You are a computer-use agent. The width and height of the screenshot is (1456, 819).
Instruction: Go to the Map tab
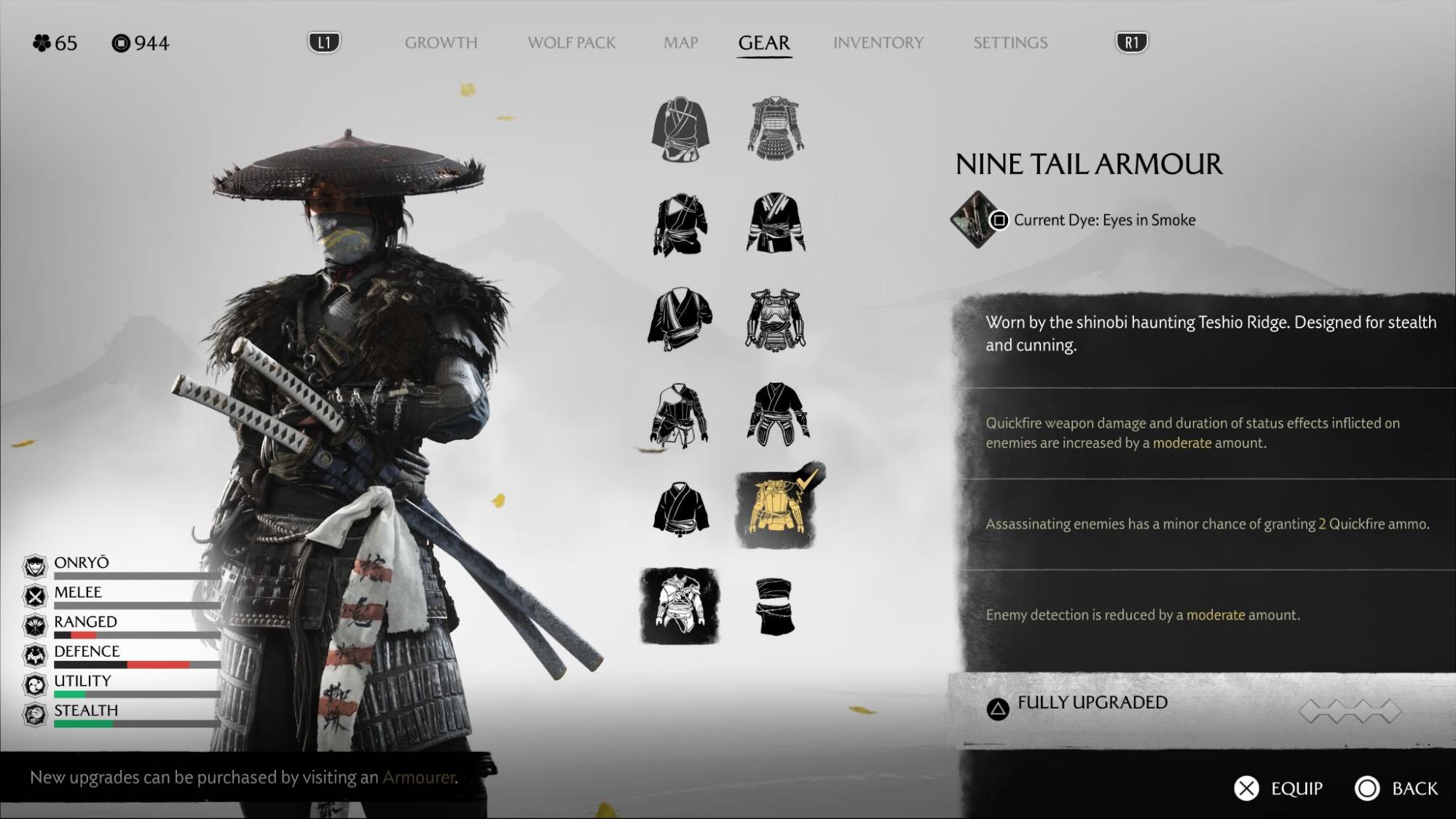point(680,43)
